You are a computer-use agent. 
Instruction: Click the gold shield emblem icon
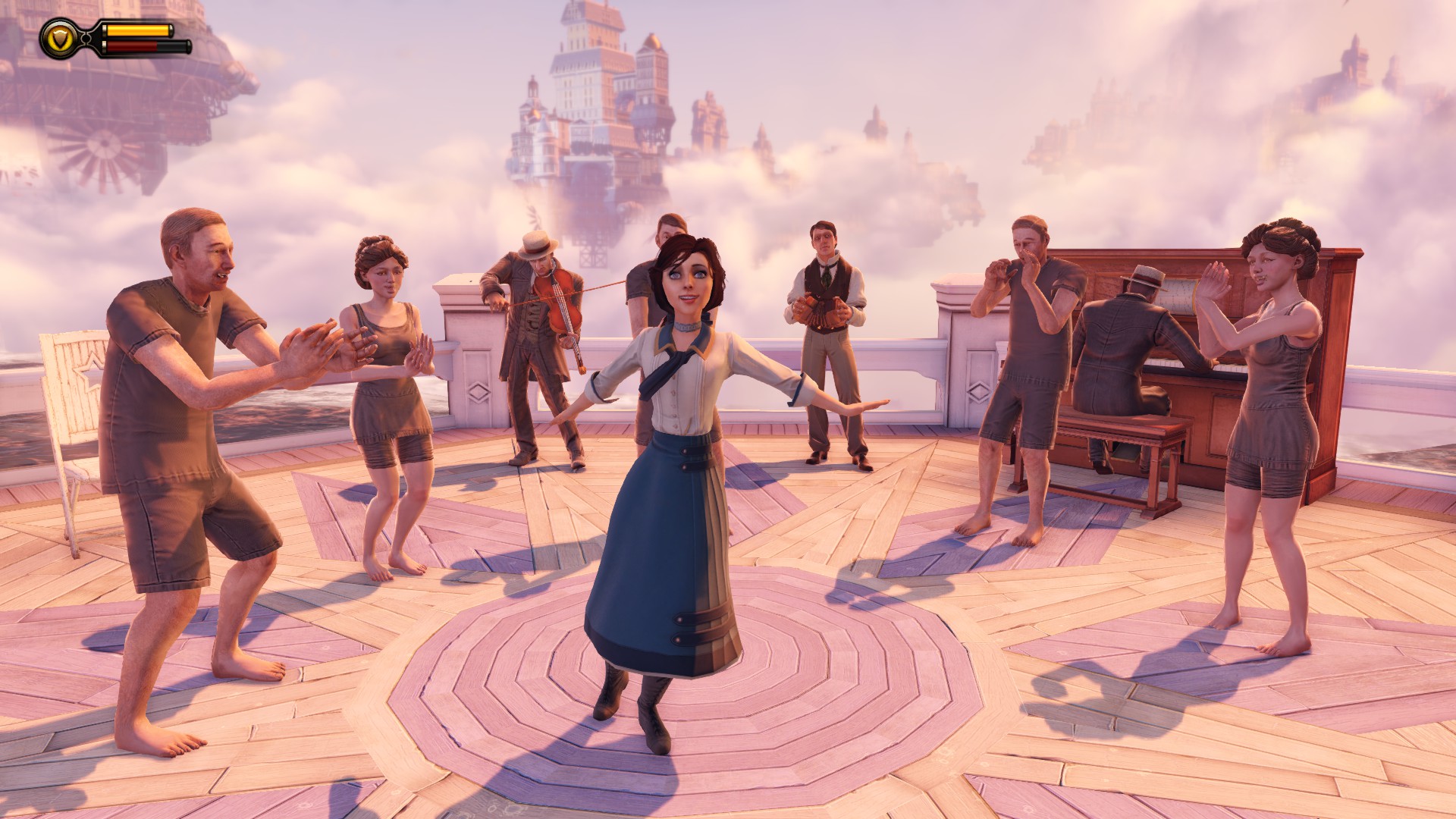click(58, 39)
